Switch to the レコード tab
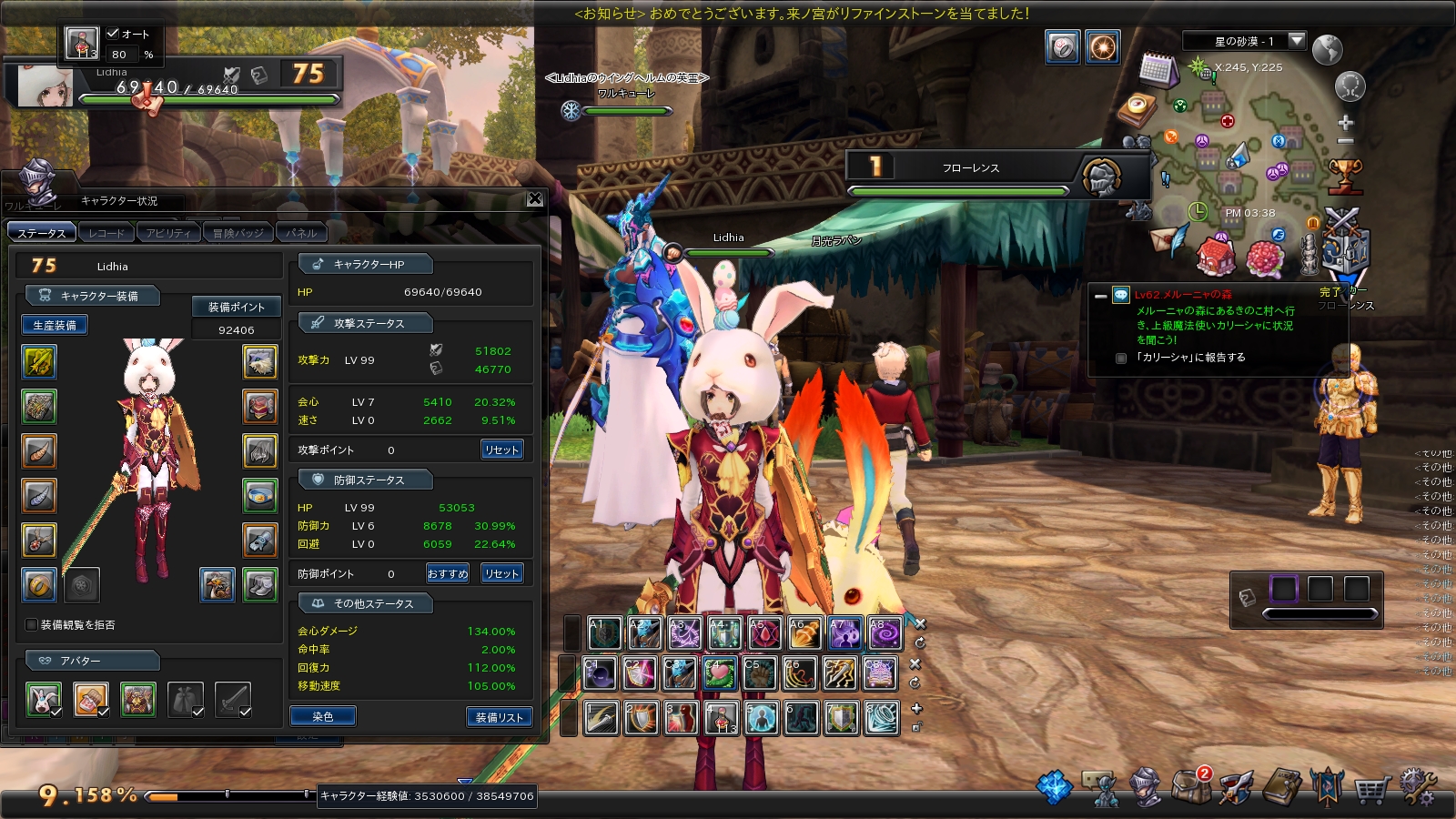1456x819 pixels. [x=106, y=233]
